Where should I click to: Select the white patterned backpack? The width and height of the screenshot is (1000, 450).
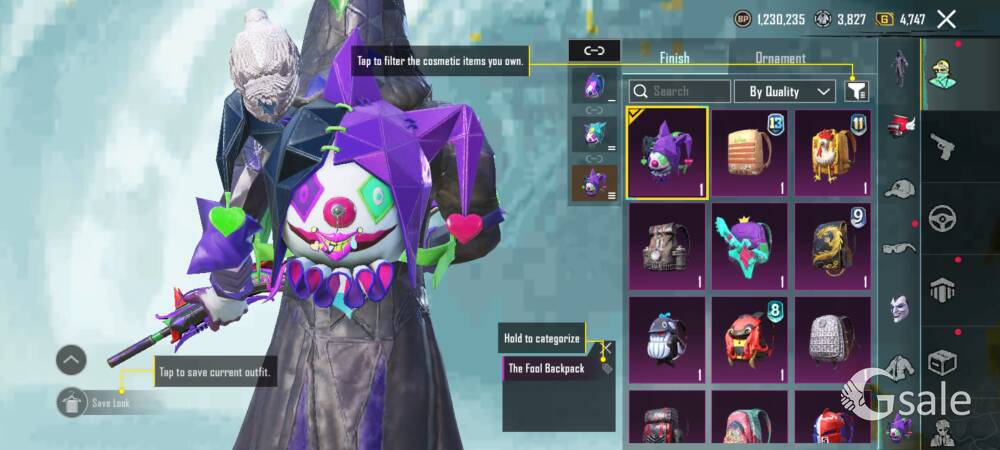(x=832, y=340)
